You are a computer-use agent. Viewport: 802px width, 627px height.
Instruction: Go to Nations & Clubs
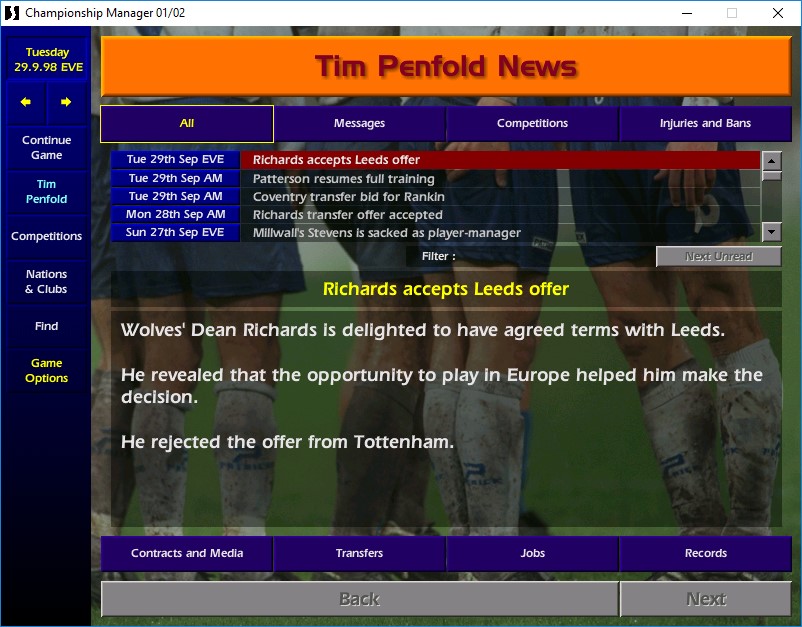pyautogui.click(x=46, y=282)
